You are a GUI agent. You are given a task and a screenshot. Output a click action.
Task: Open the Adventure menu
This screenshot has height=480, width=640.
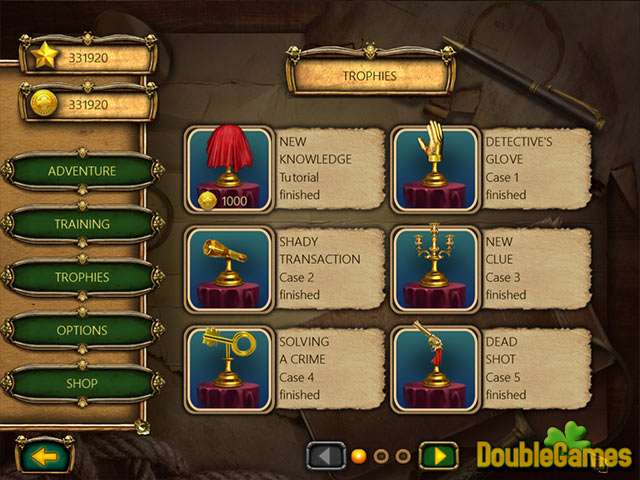(x=82, y=170)
